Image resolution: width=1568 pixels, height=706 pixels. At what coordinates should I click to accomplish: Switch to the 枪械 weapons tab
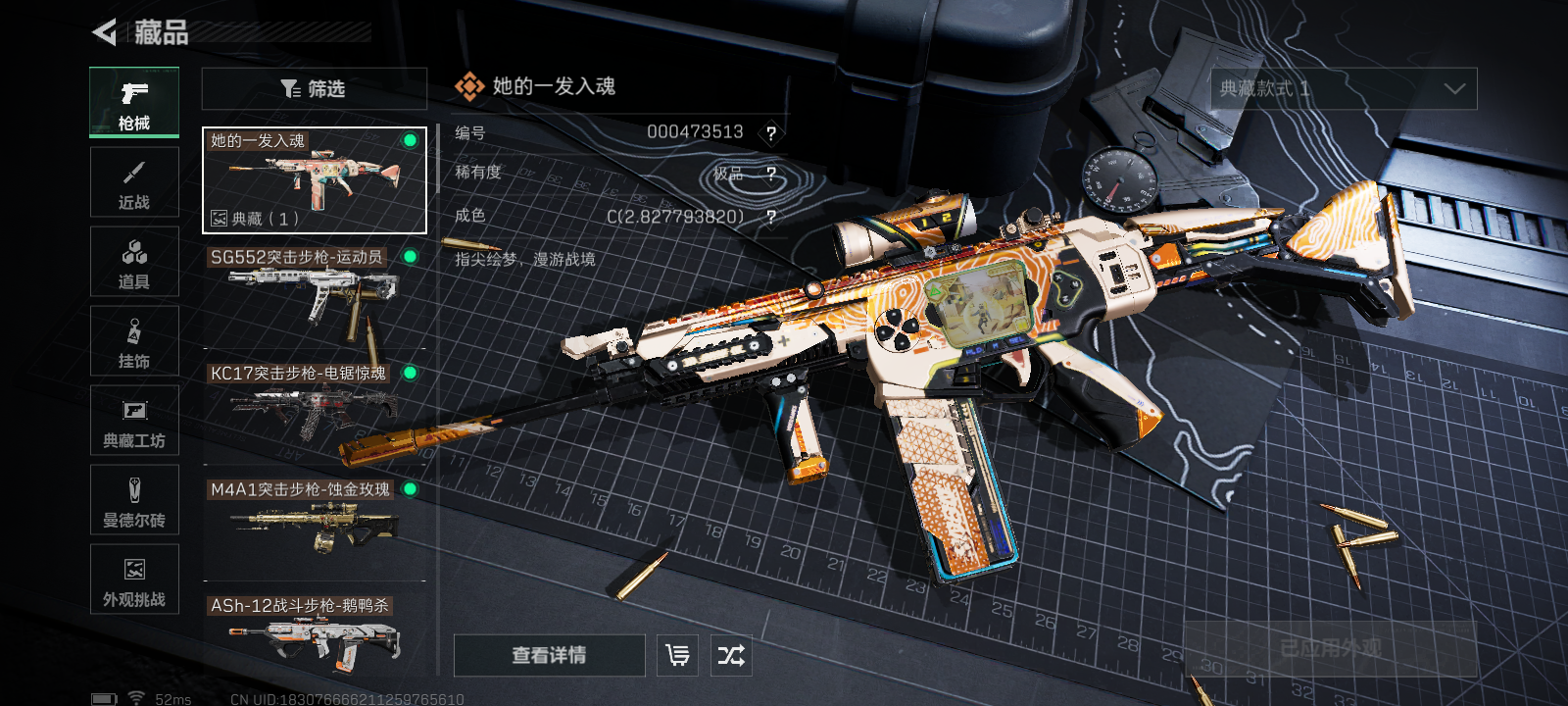134,102
